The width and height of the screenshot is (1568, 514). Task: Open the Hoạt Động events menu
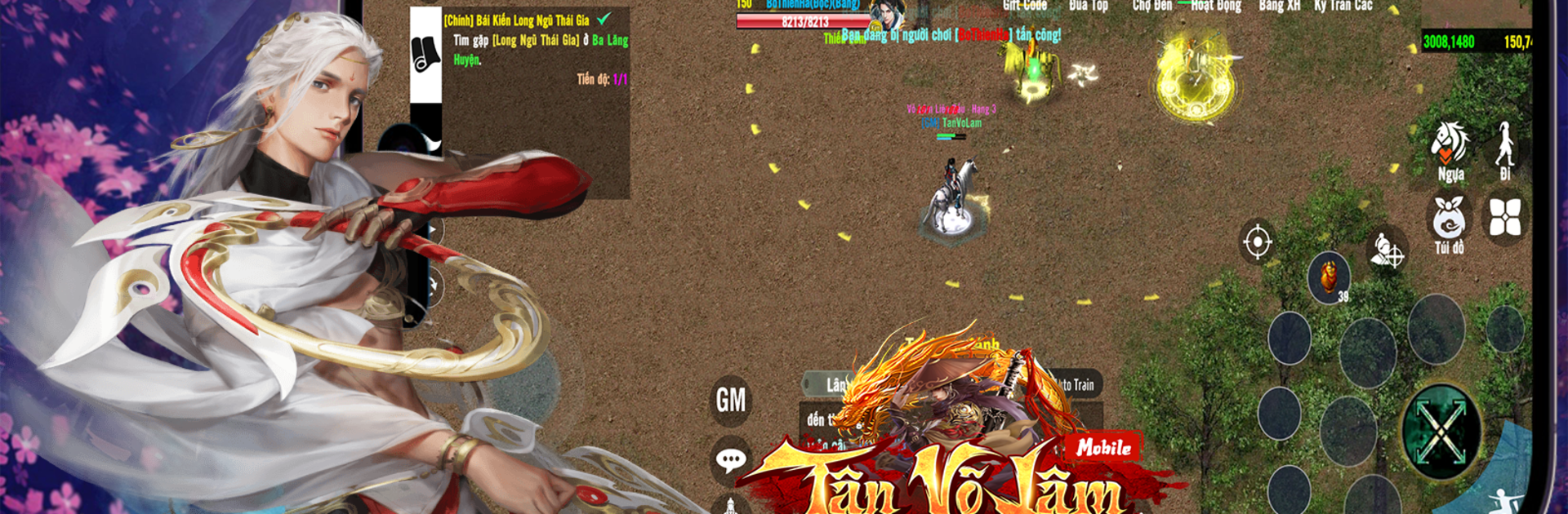[1216, 6]
